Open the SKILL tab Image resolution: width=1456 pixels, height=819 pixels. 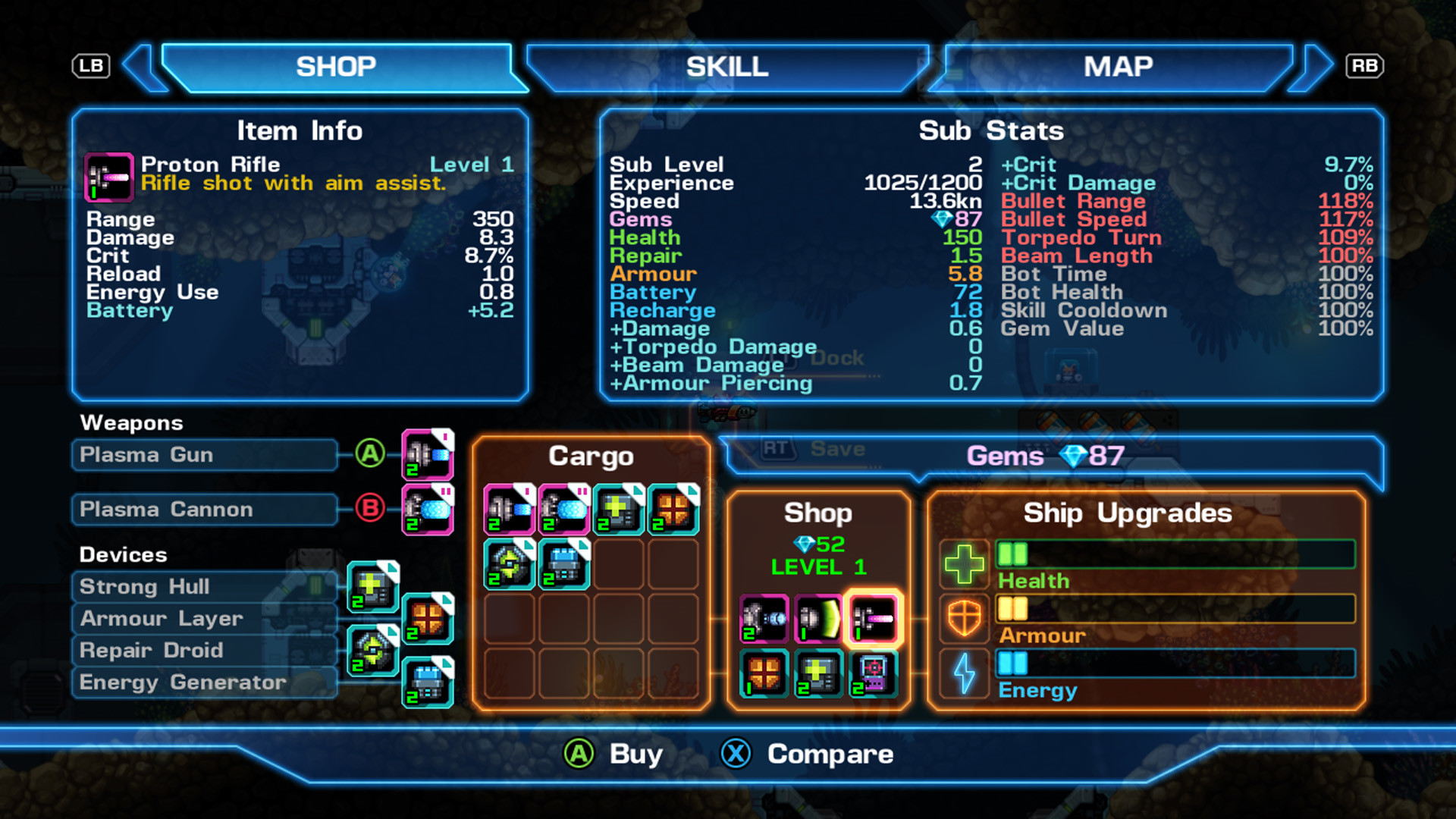[x=726, y=67]
